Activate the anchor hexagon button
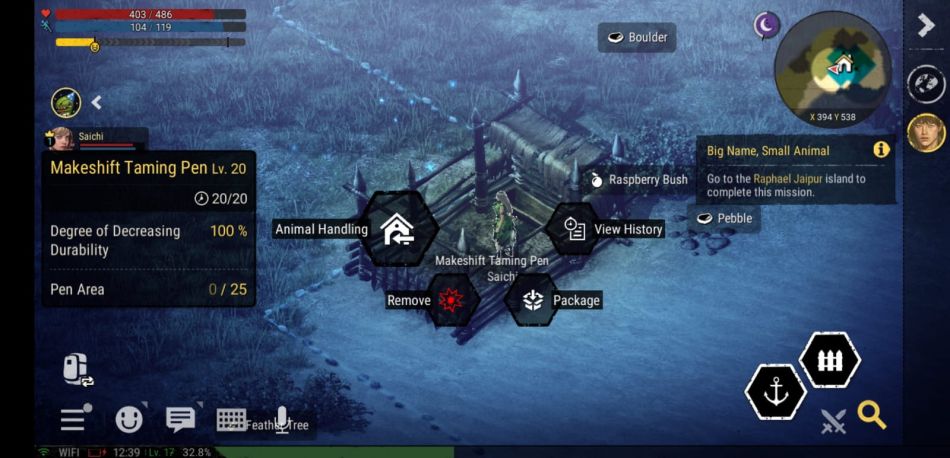The height and width of the screenshot is (458, 950). coord(776,393)
